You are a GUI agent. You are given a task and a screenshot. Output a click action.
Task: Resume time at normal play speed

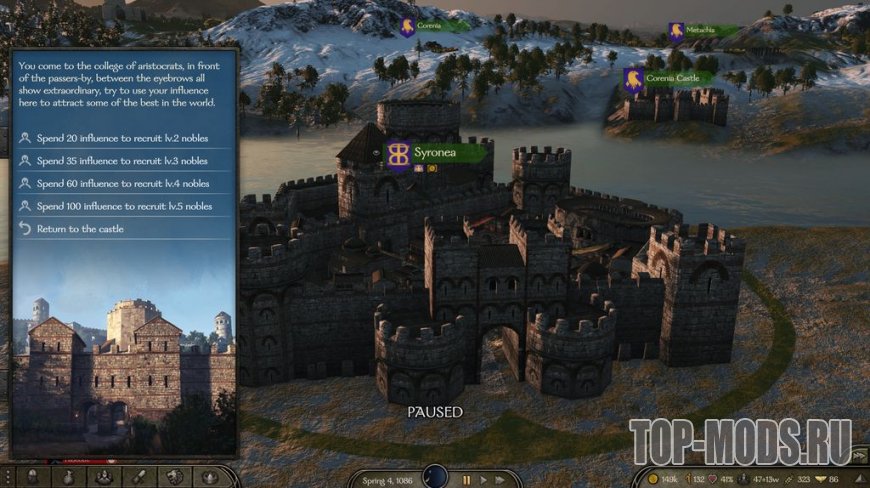click(486, 480)
